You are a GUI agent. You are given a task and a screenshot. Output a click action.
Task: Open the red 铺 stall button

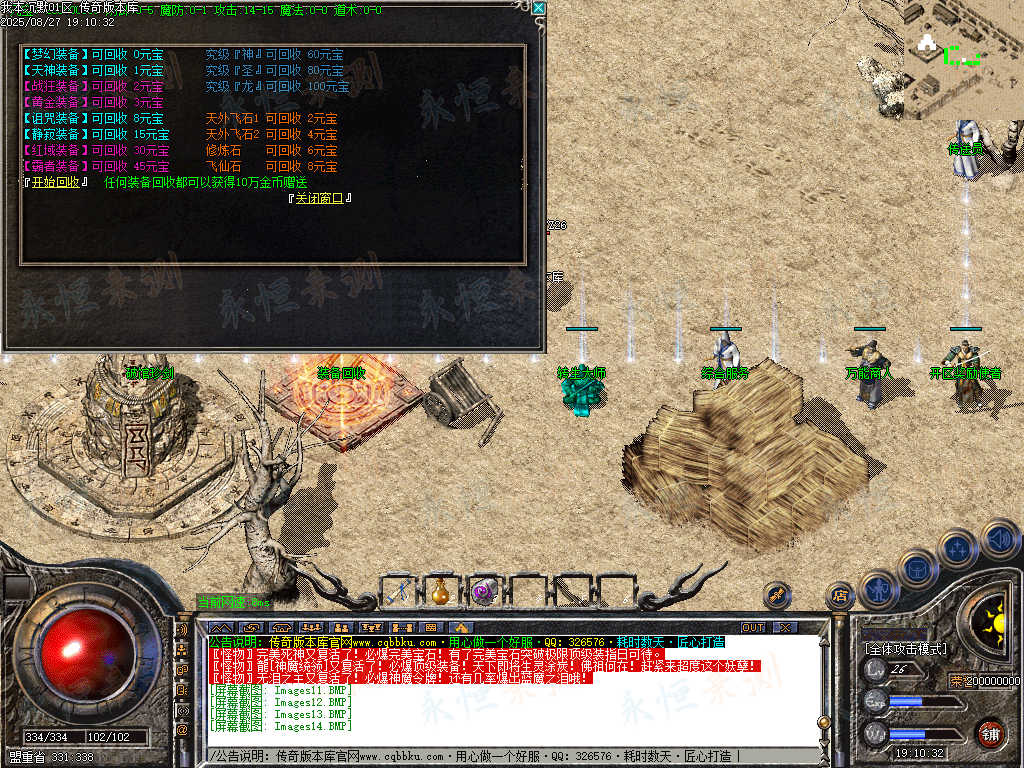click(990, 733)
